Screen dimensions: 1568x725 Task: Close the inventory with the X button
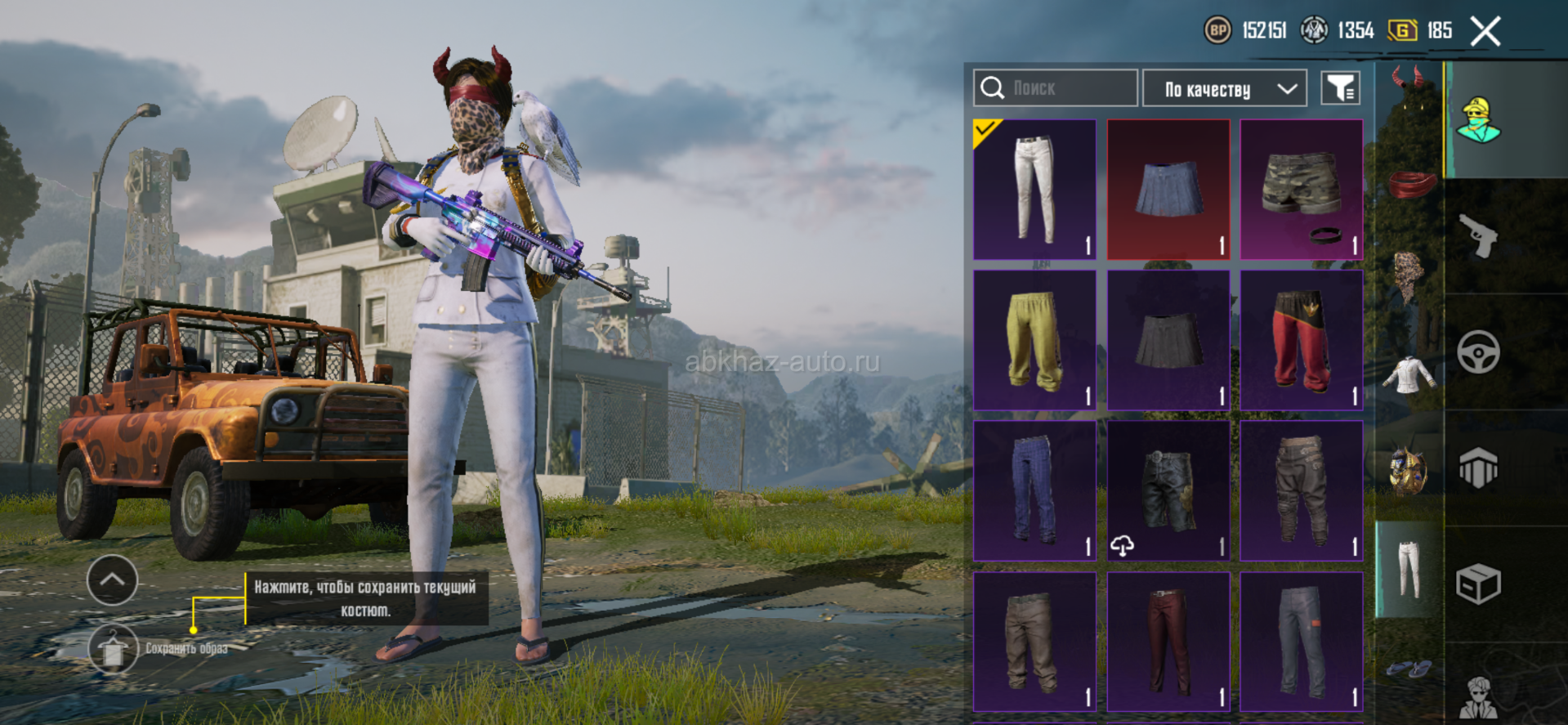[x=1485, y=32]
